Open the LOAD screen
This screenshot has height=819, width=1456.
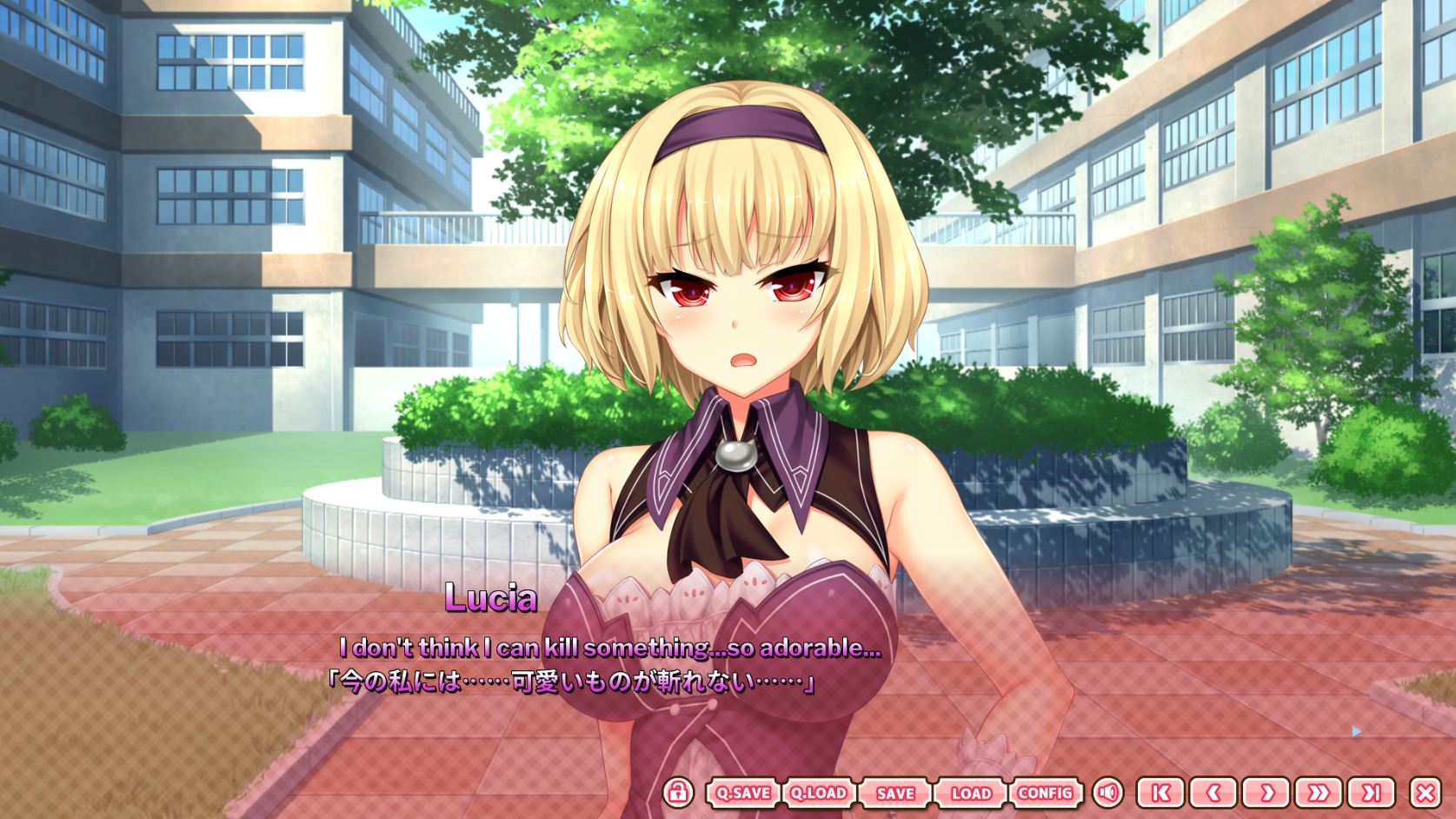[x=972, y=793]
